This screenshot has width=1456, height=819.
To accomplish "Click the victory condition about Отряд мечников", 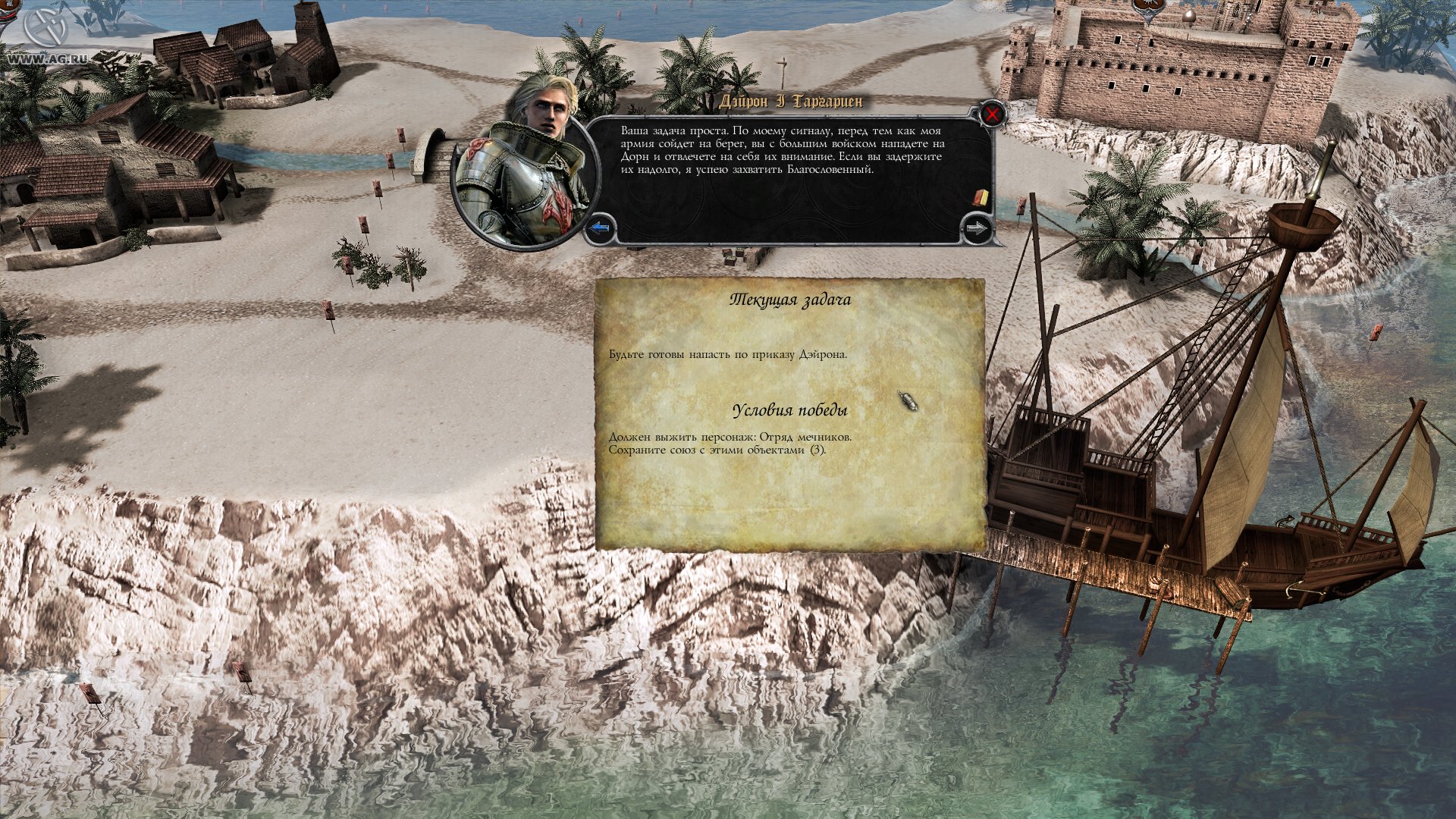I will pyautogui.click(x=730, y=438).
